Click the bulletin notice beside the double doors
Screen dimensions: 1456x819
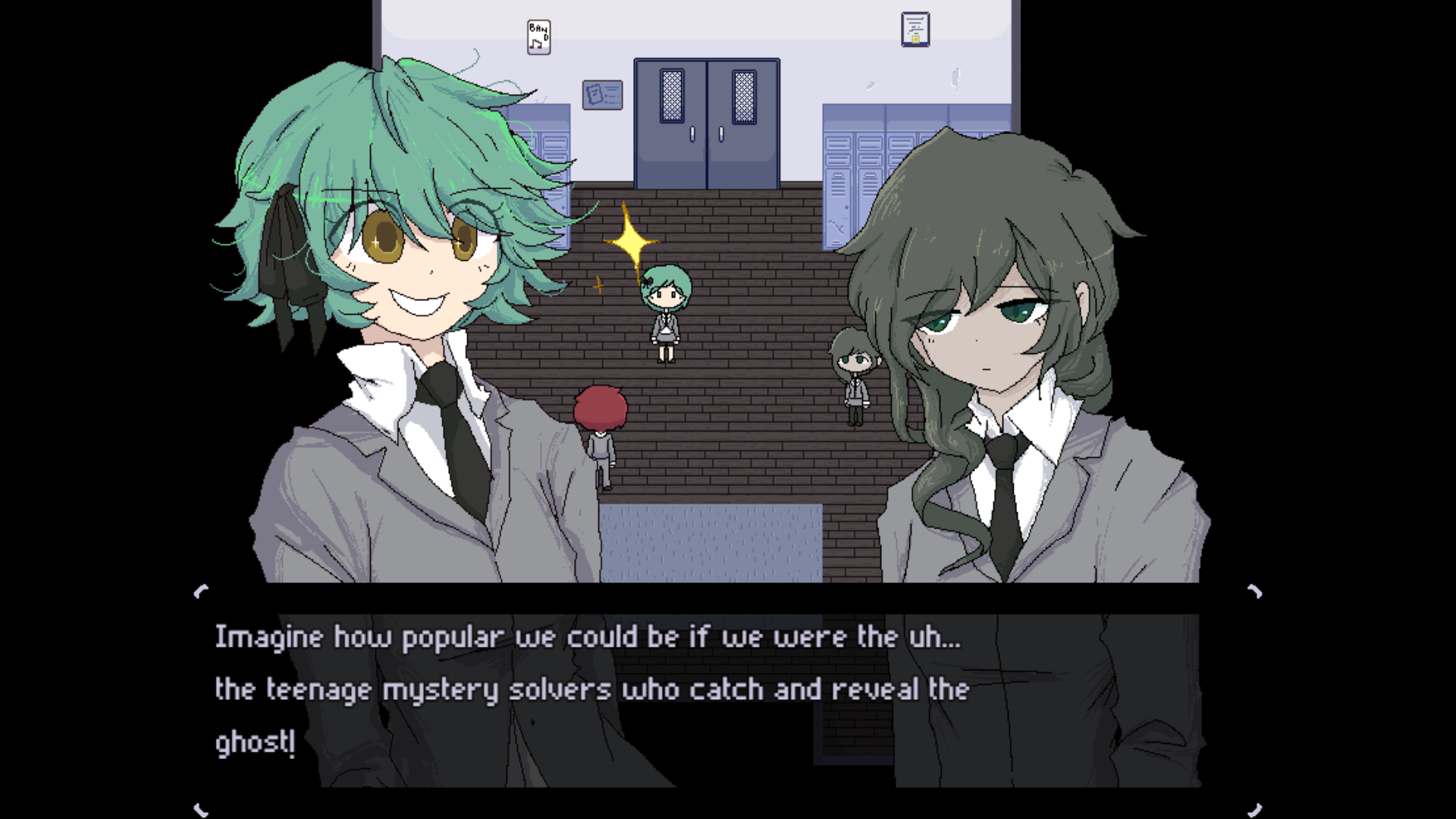601,94
